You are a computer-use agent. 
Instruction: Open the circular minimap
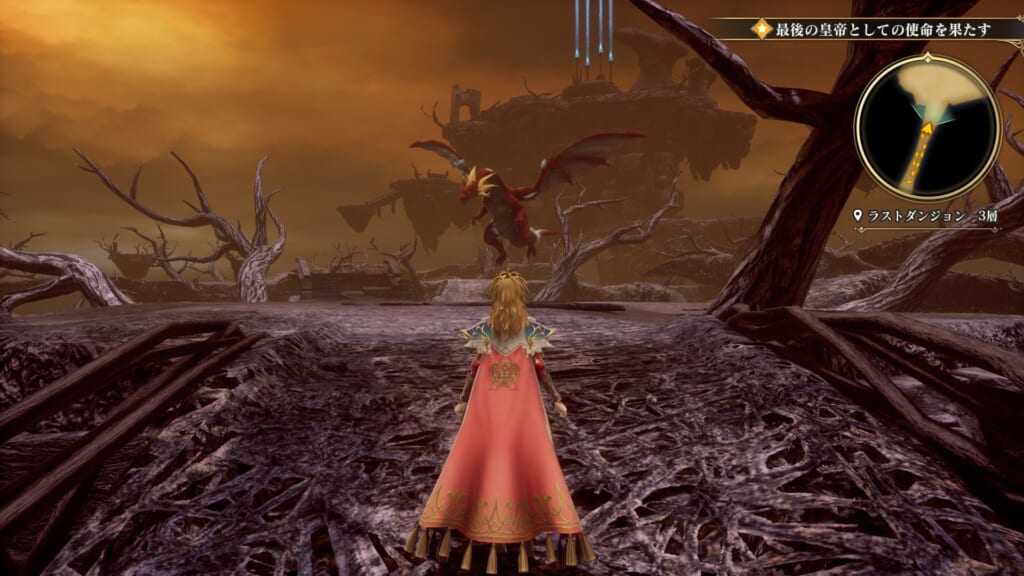click(x=927, y=126)
